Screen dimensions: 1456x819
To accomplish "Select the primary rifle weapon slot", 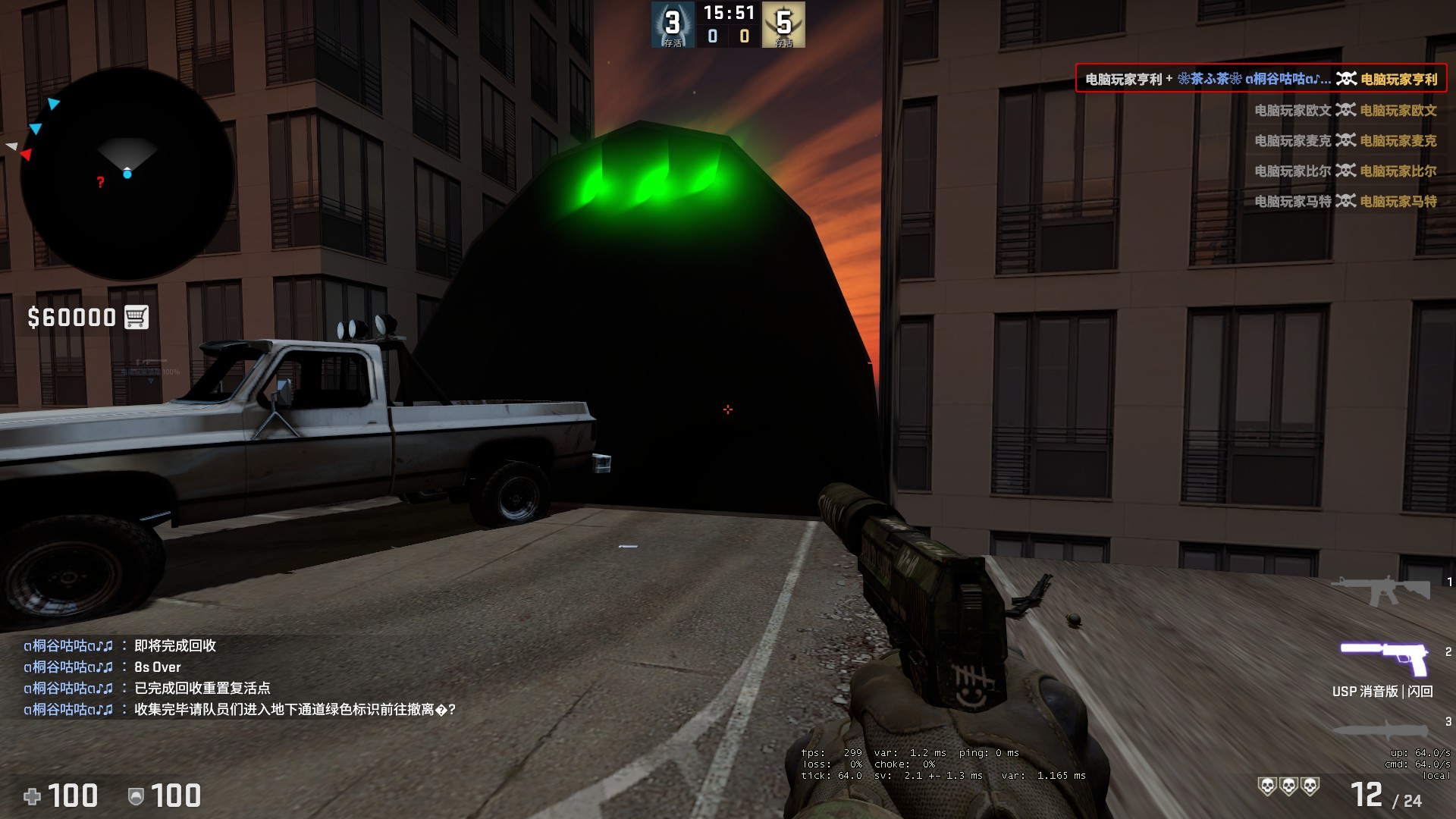I will [1379, 590].
